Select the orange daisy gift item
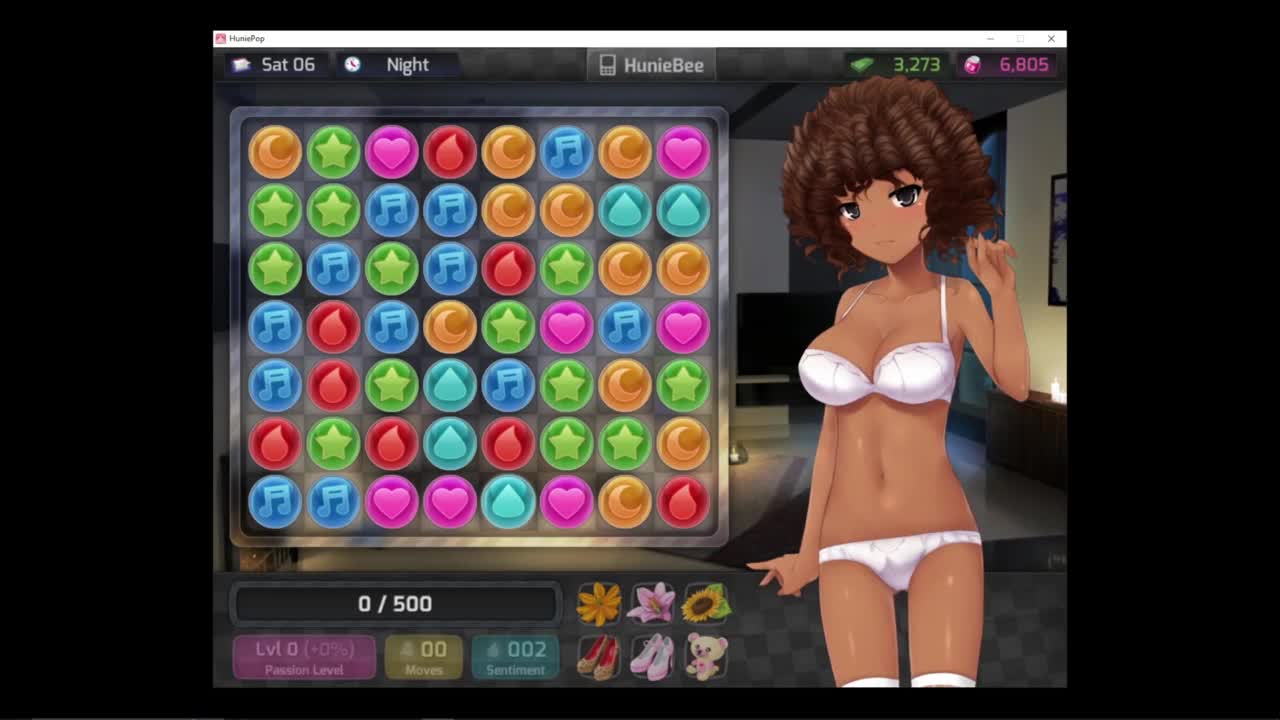Screen dimensions: 1280x720 tap(599, 604)
